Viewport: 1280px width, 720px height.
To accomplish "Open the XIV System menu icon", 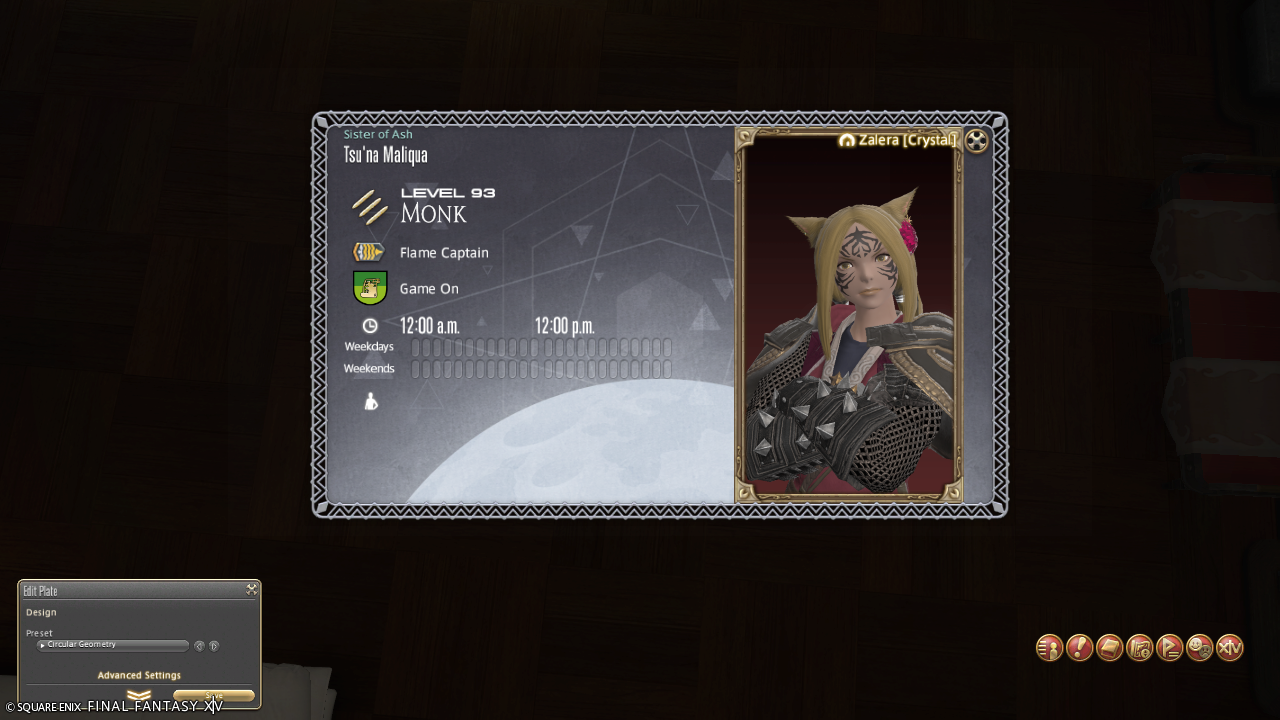I will pos(1229,648).
